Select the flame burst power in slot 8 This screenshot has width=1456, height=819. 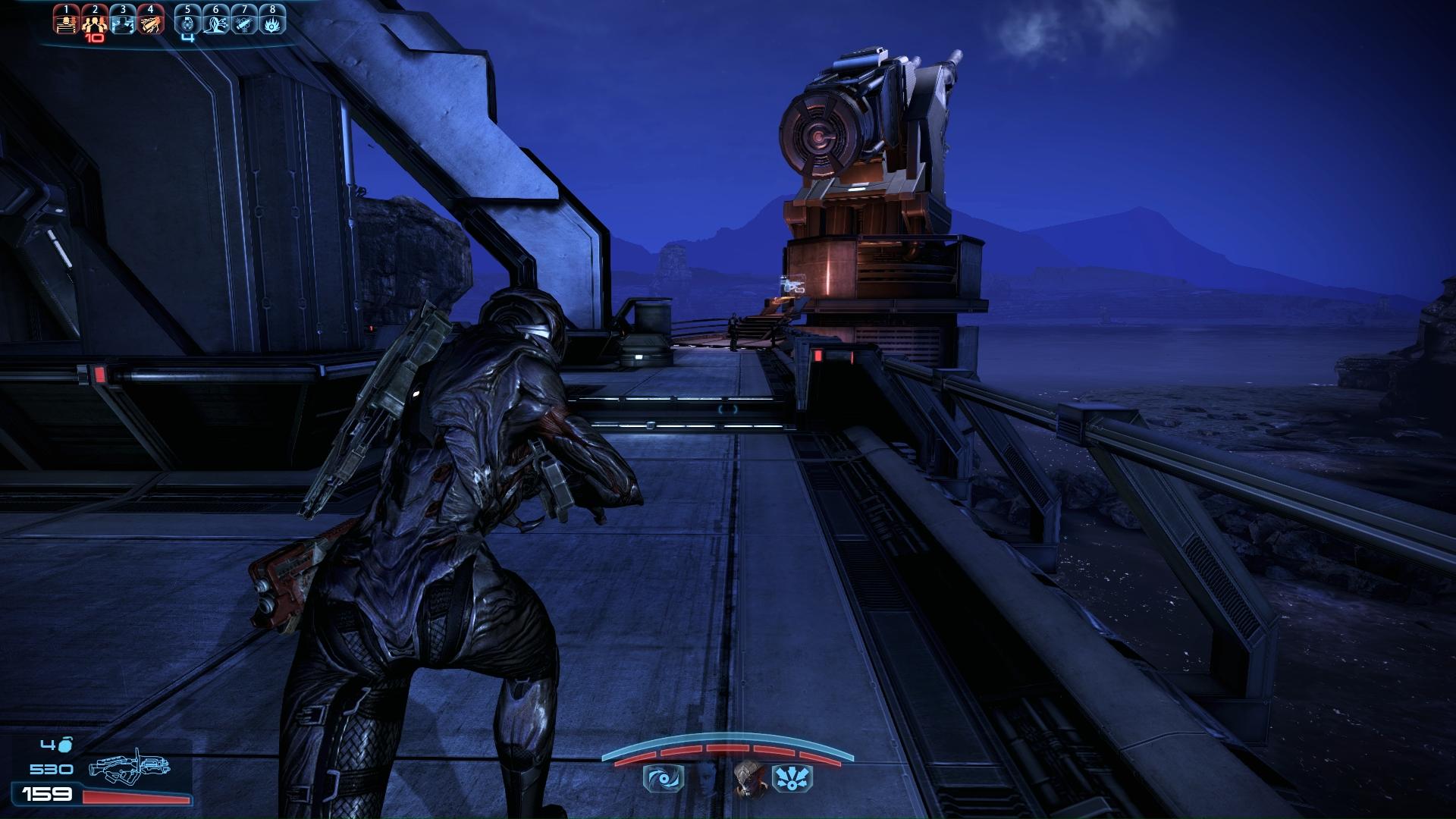click(272, 20)
